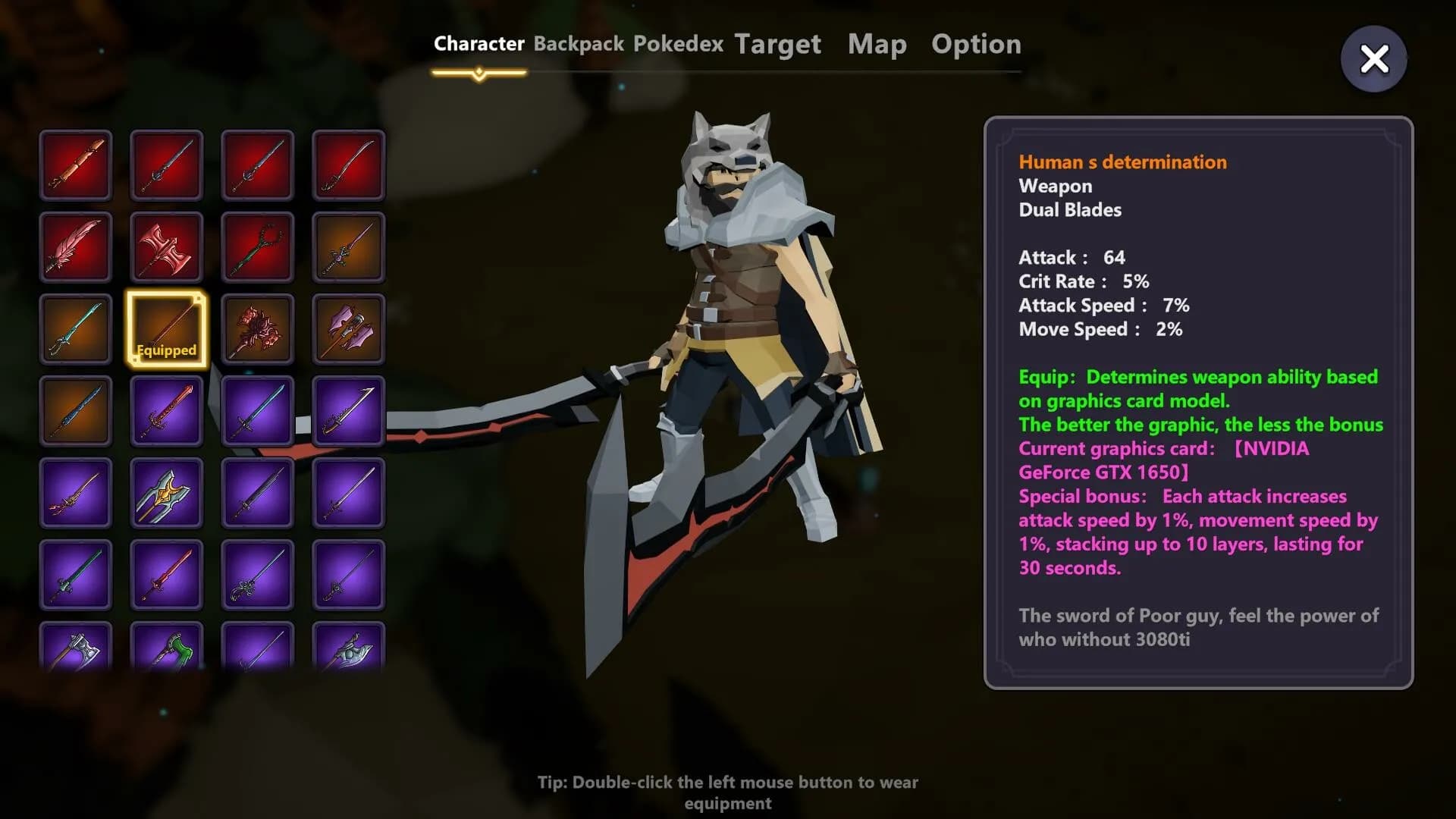
Task: Choose the pink feather blade slot
Action: pyautogui.click(x=76, y=247)
